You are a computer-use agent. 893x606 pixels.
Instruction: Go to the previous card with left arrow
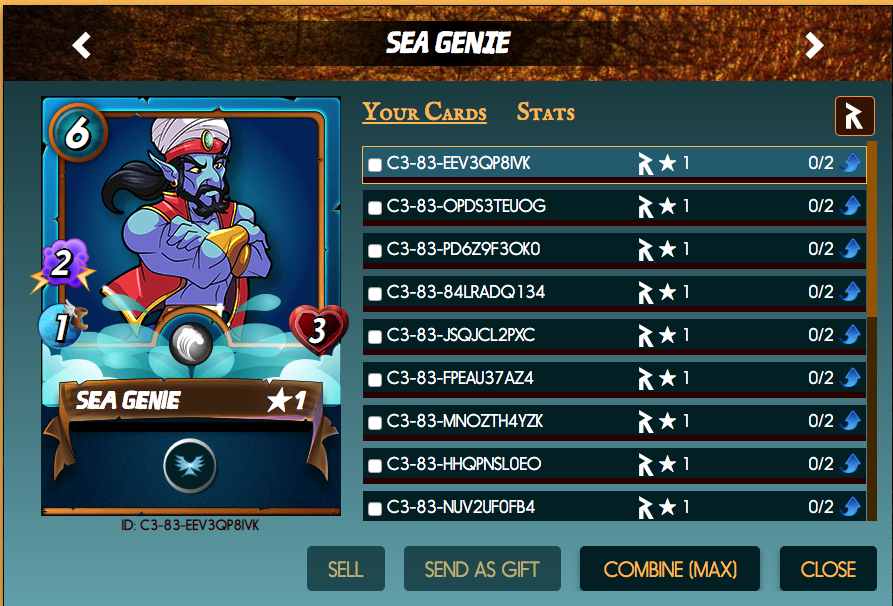point(82,45)
